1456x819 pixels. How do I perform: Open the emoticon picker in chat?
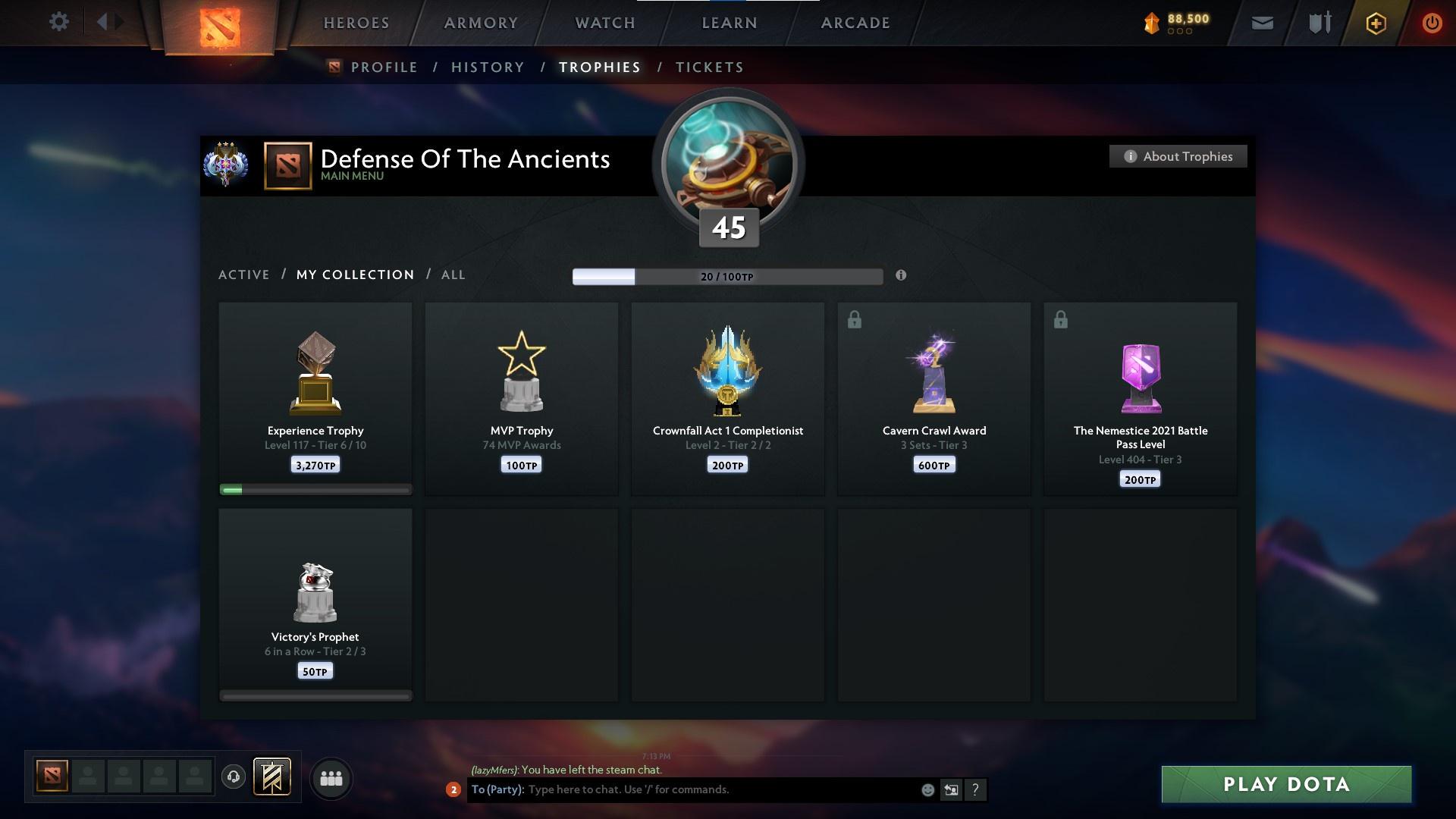927,789
